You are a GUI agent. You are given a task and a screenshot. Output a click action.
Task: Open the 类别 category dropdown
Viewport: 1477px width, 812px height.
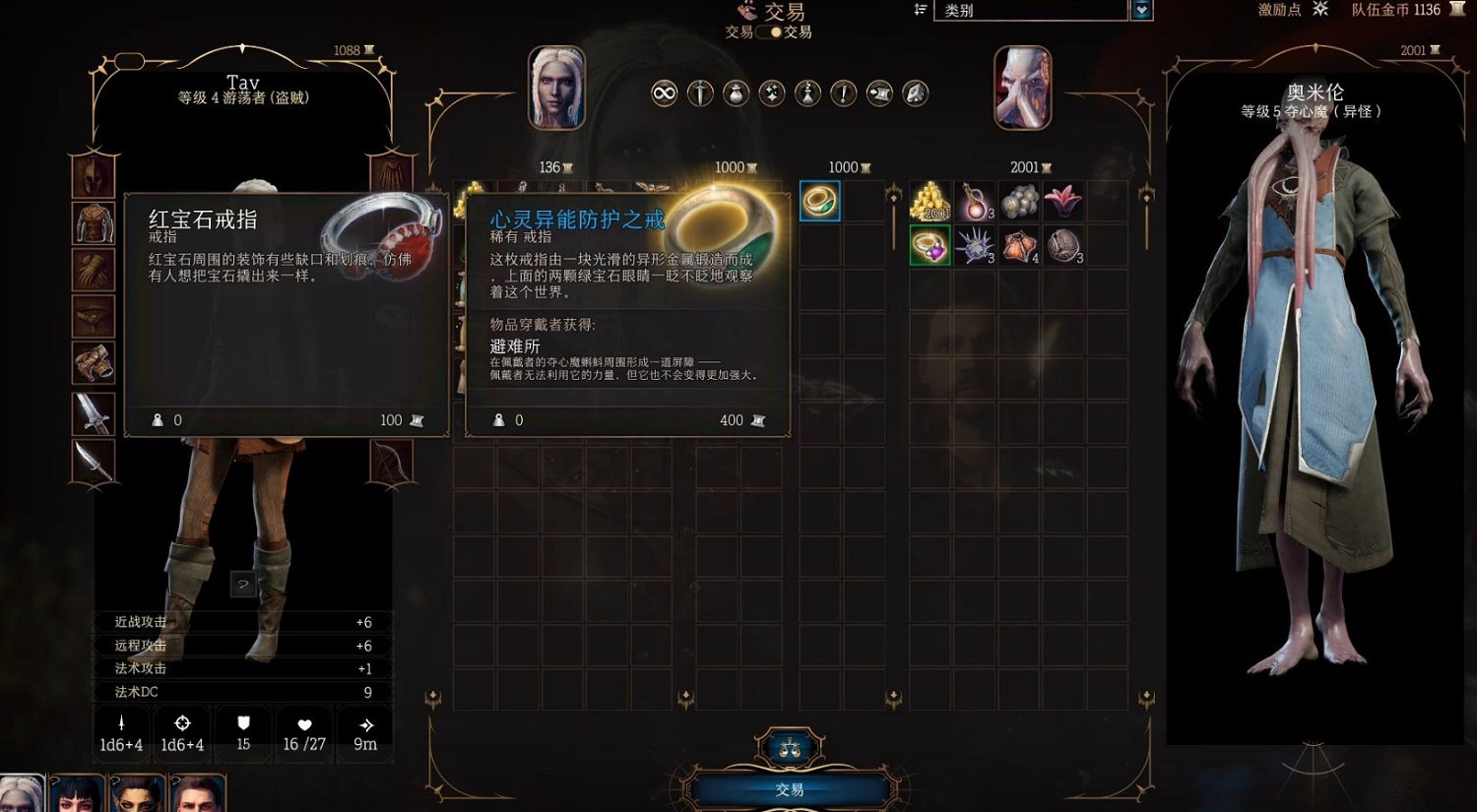click(1030, 11)
